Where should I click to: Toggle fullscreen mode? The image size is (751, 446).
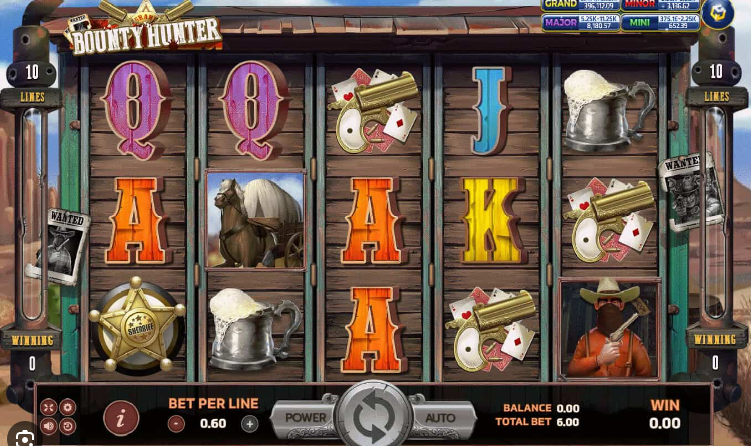coord(48,407)
